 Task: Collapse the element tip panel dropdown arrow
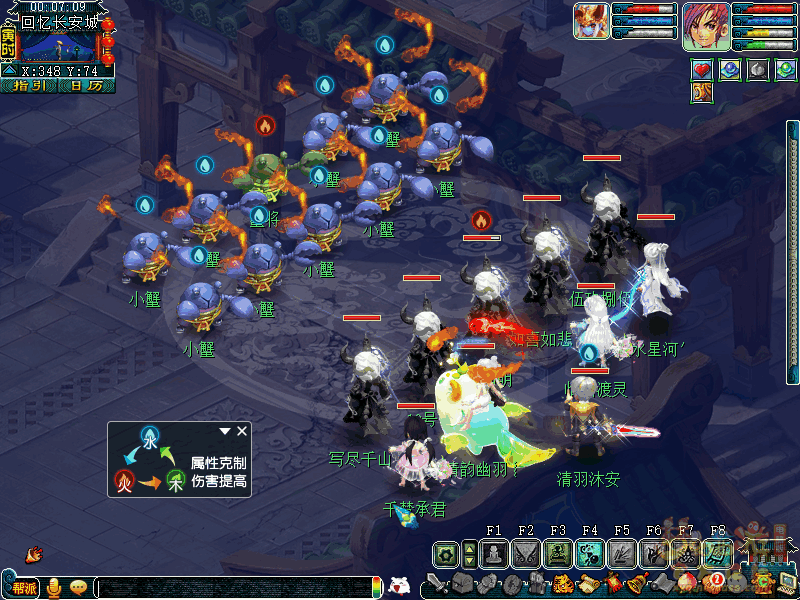pyautogui.click(x=226, y=431)
